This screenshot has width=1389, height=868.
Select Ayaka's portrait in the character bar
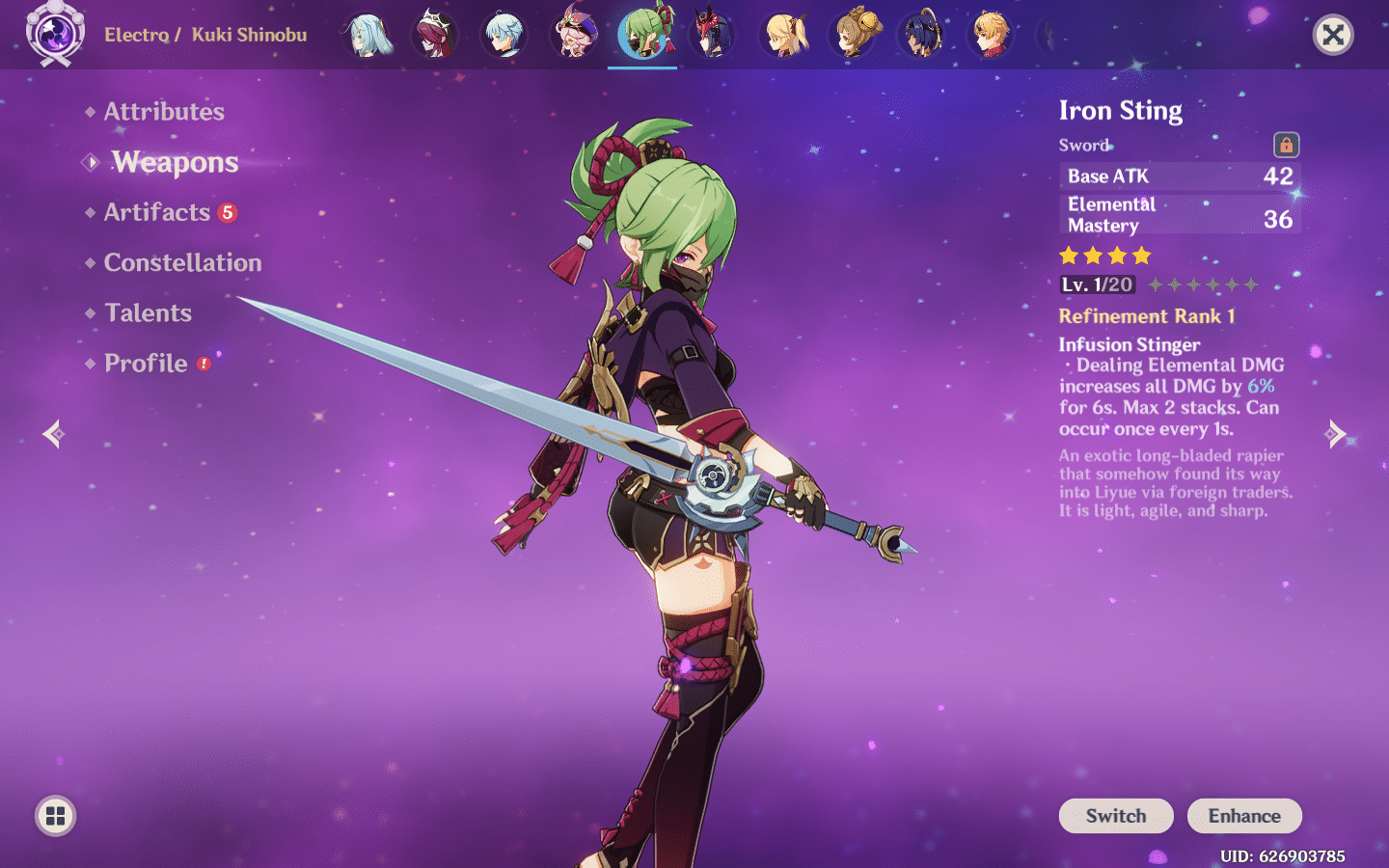pyautogui.click(x=368, y=34)
